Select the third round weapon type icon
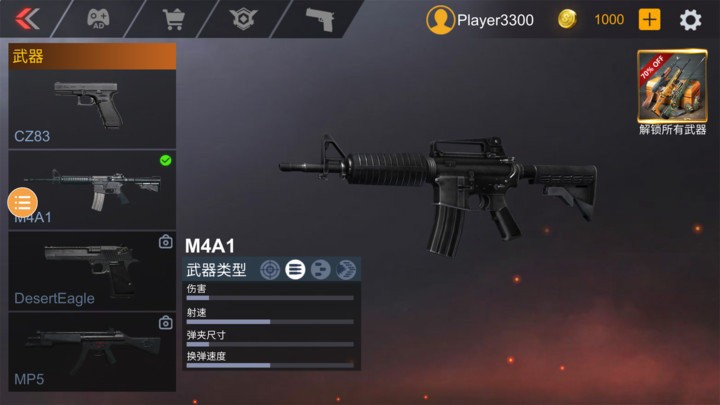 click(x=321, y=268)
